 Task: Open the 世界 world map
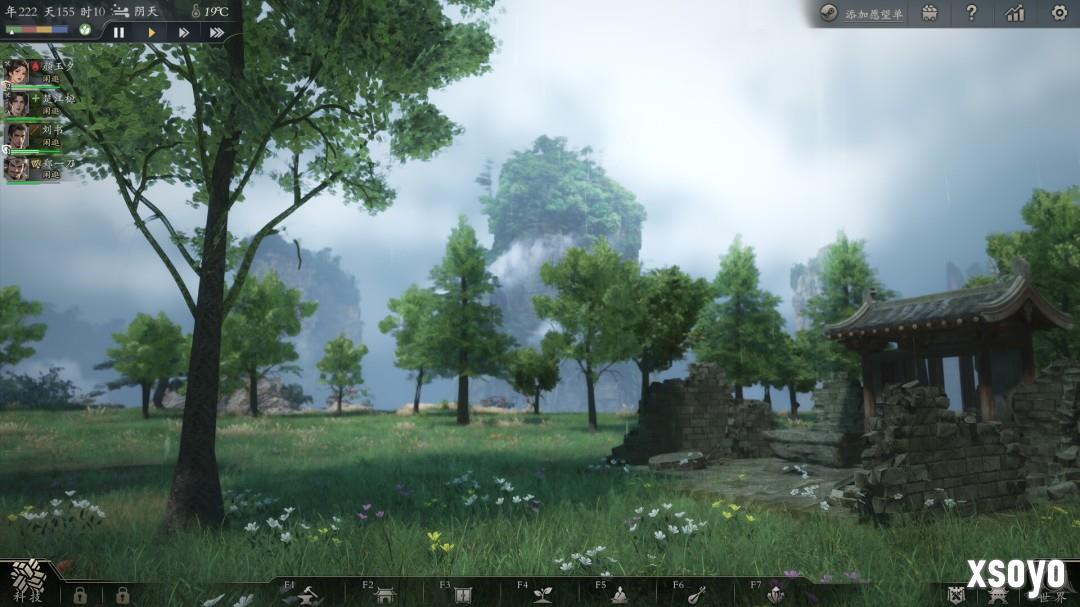1052,596
